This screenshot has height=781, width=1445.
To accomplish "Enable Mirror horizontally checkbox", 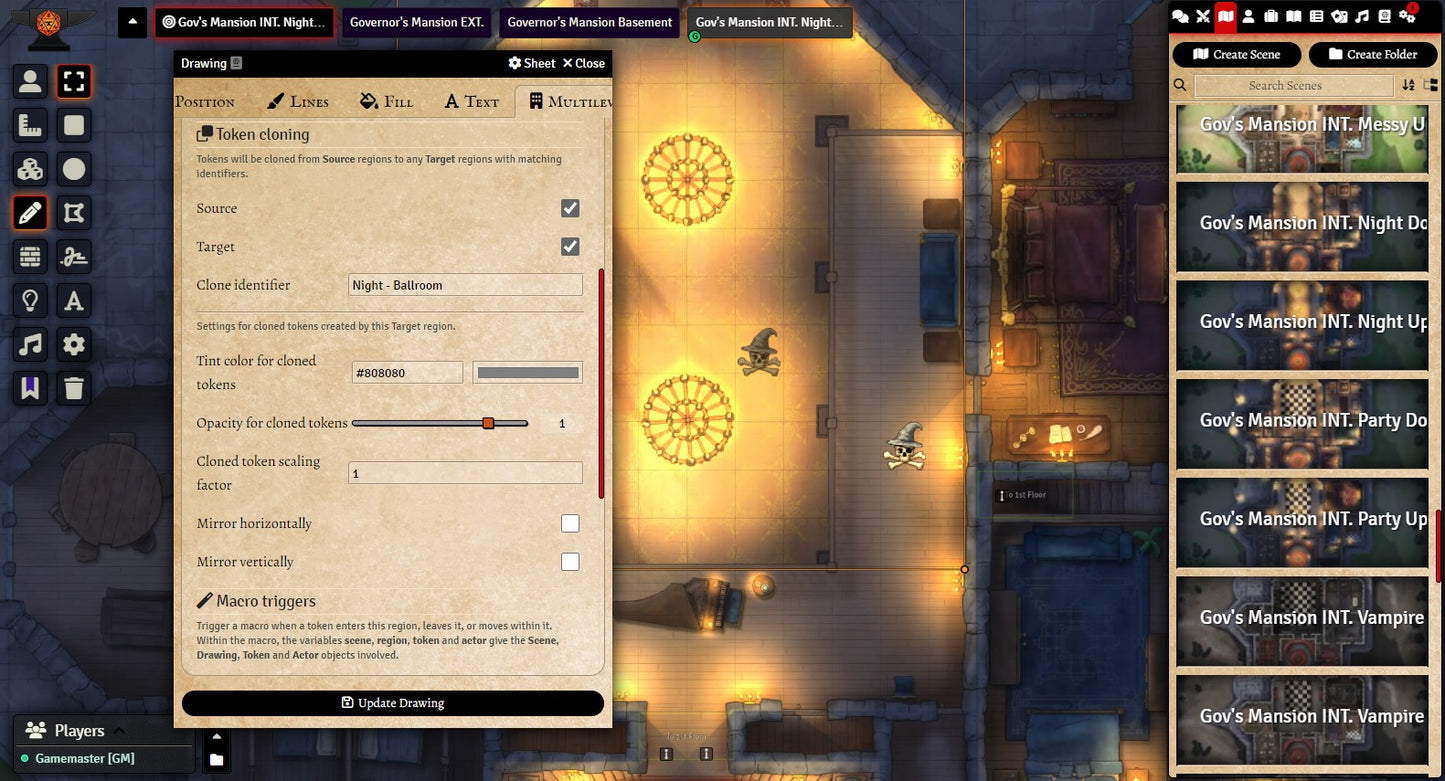I will point(570,523).
